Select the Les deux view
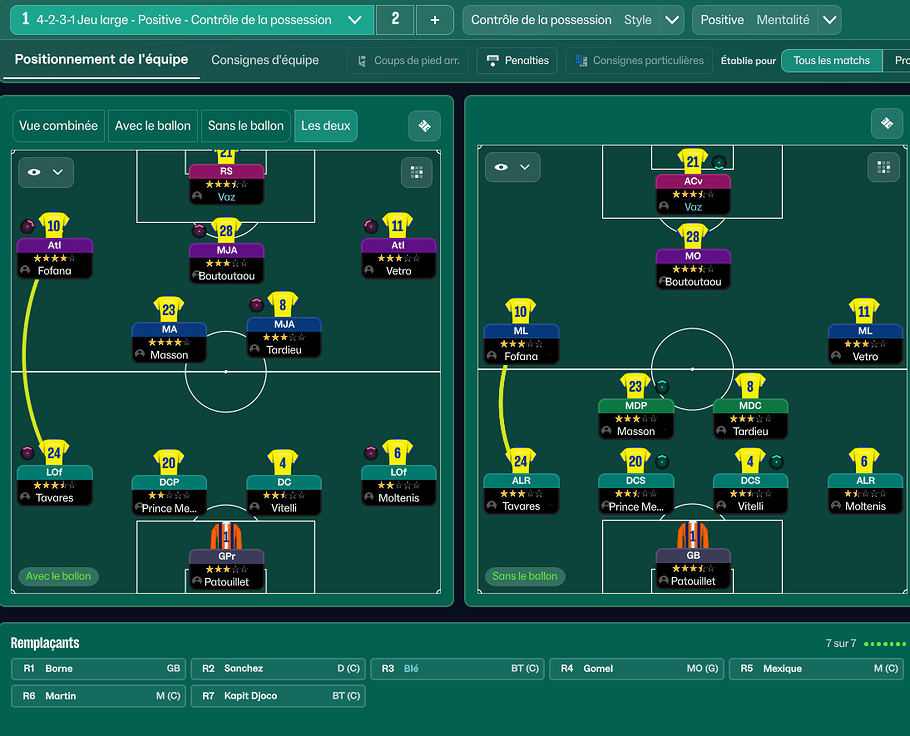Viewport: 910px width, 736px height. point(325,126)
